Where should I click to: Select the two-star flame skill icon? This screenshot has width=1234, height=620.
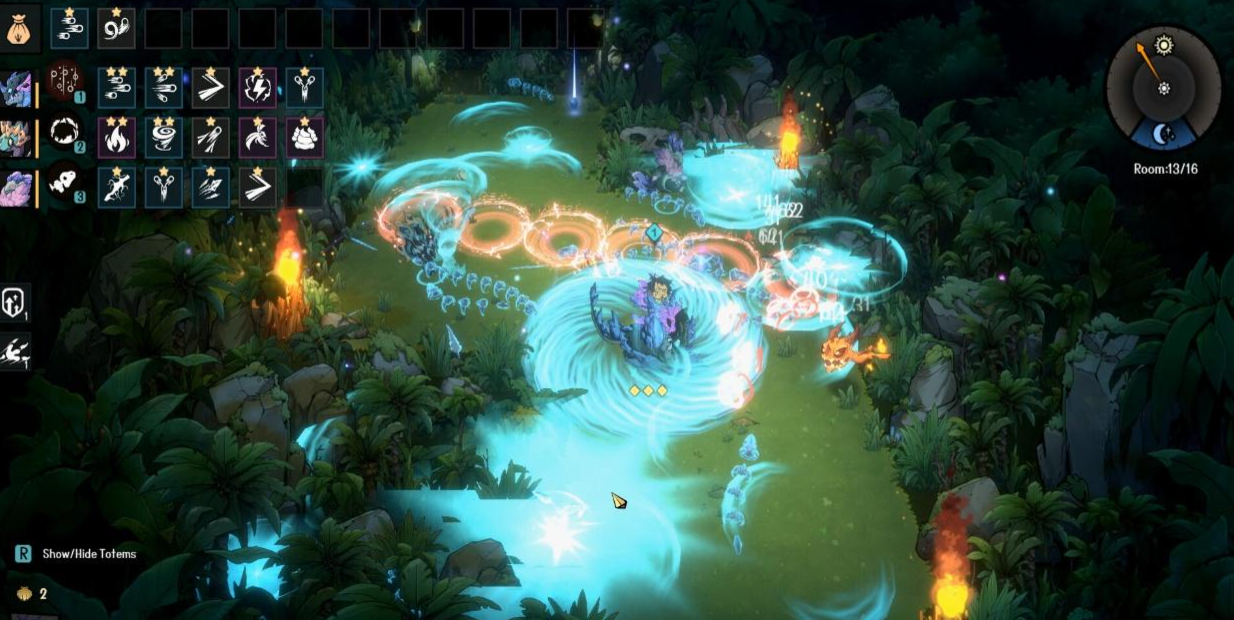coord(116,138)
